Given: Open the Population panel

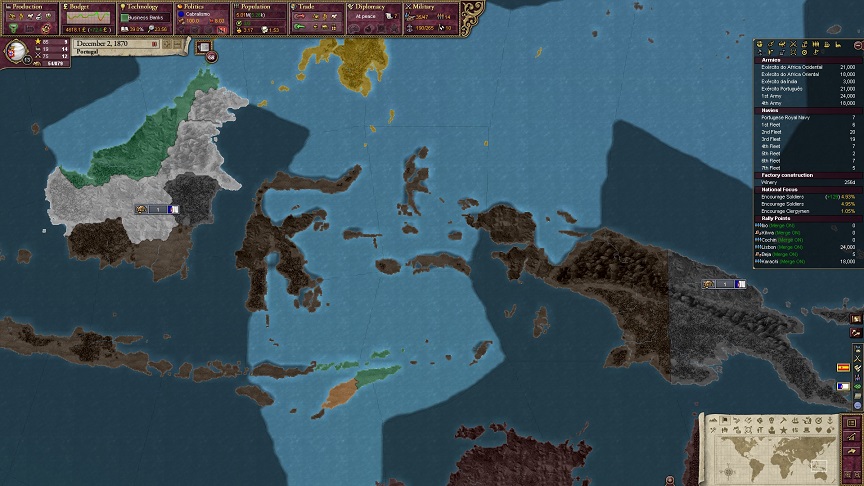Looking at the screenshot, I should pos(260,6).
